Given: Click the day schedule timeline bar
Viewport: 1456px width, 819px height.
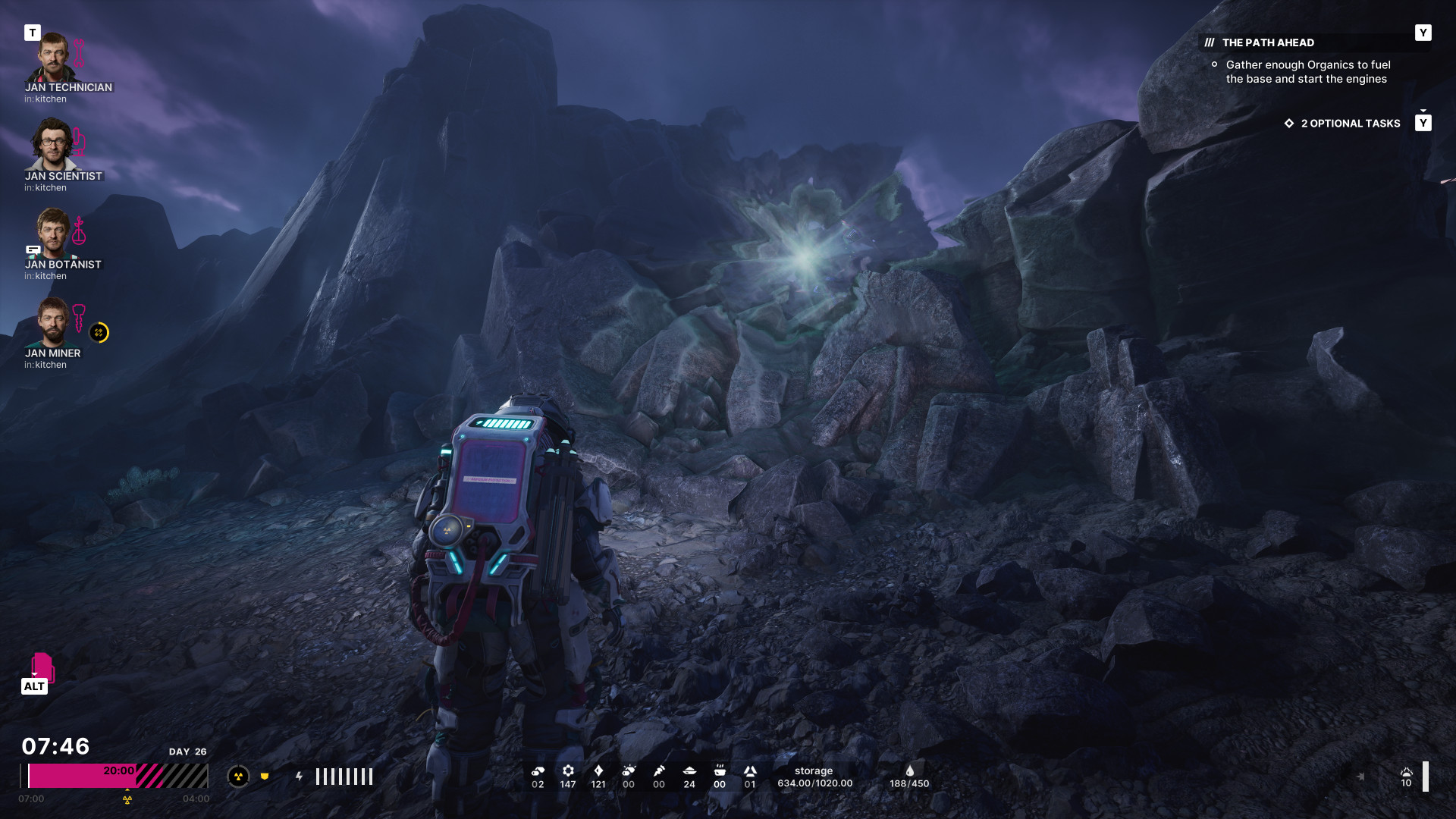Looking at the screenshot, I should point(115,777).
